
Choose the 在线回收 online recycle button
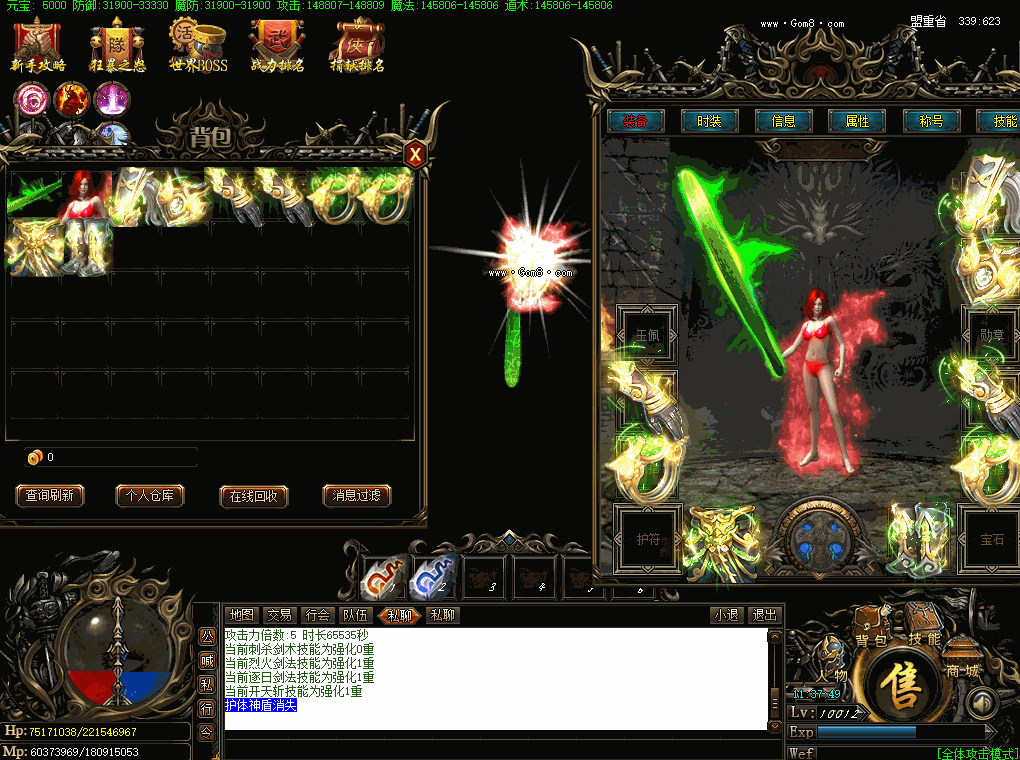click(254, 496)
